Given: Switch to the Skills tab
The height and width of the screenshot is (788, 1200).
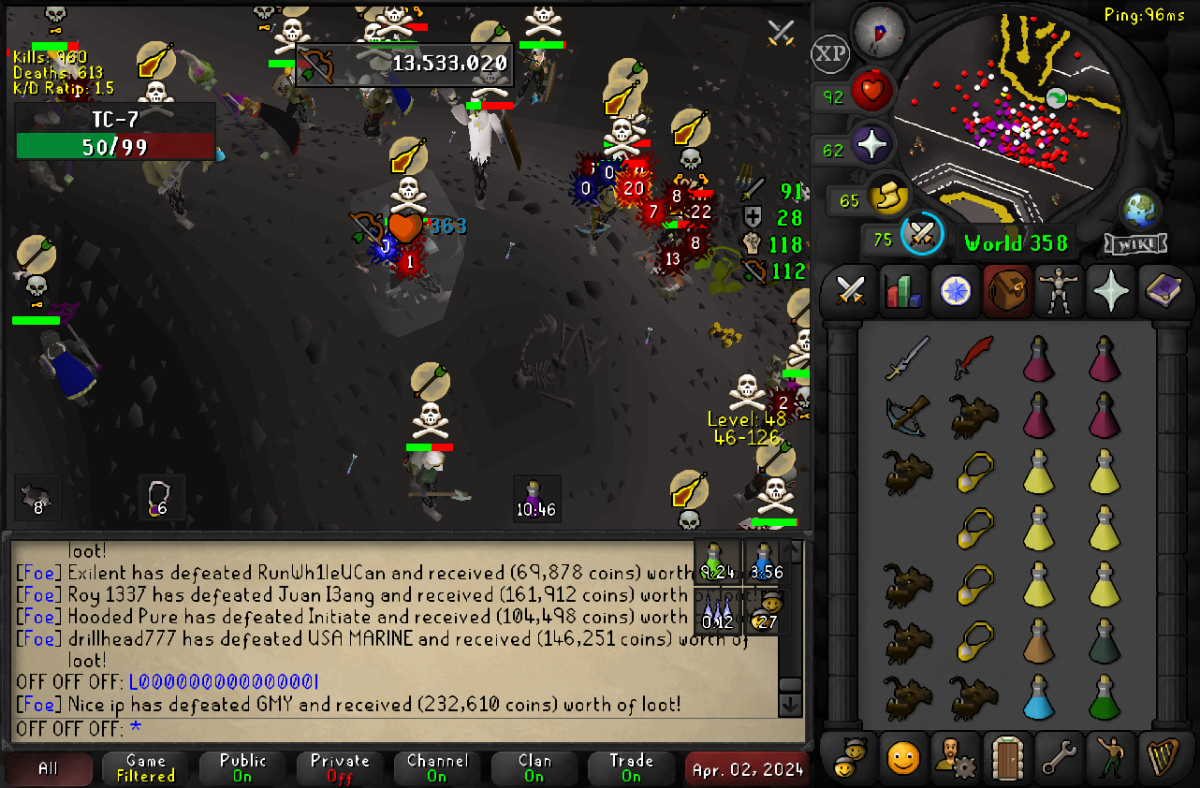Looking at the screenshot, I should click(x=902, y=291).
